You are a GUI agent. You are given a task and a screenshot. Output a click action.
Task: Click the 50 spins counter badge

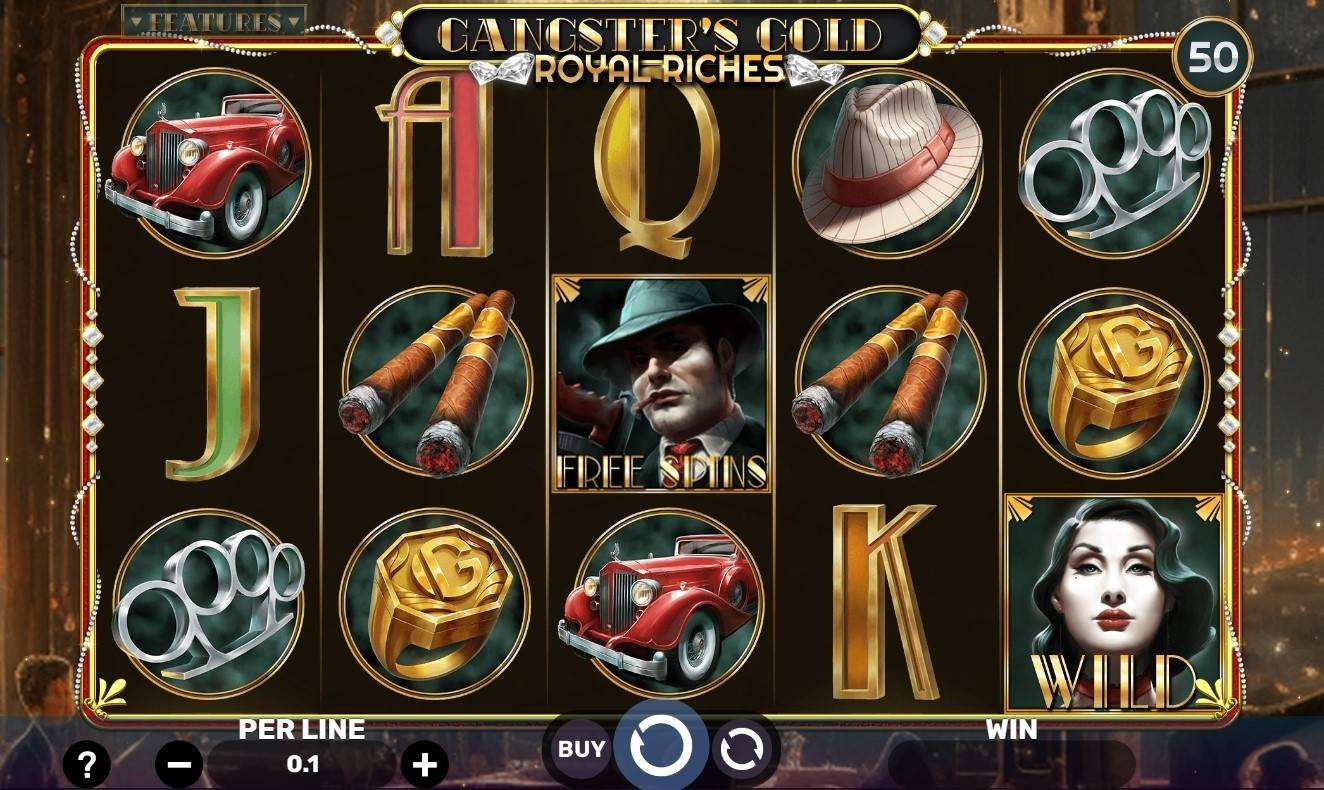tap(1213, 56)
